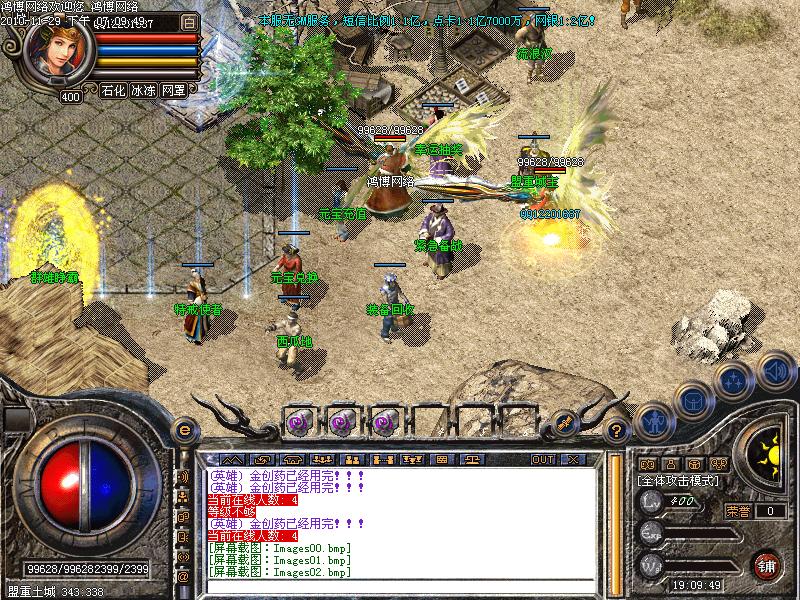The width and height of the screenshot is (800, 600).
Task: Click the 石化 (petrify) button
Action: click(x=113, y=90)
